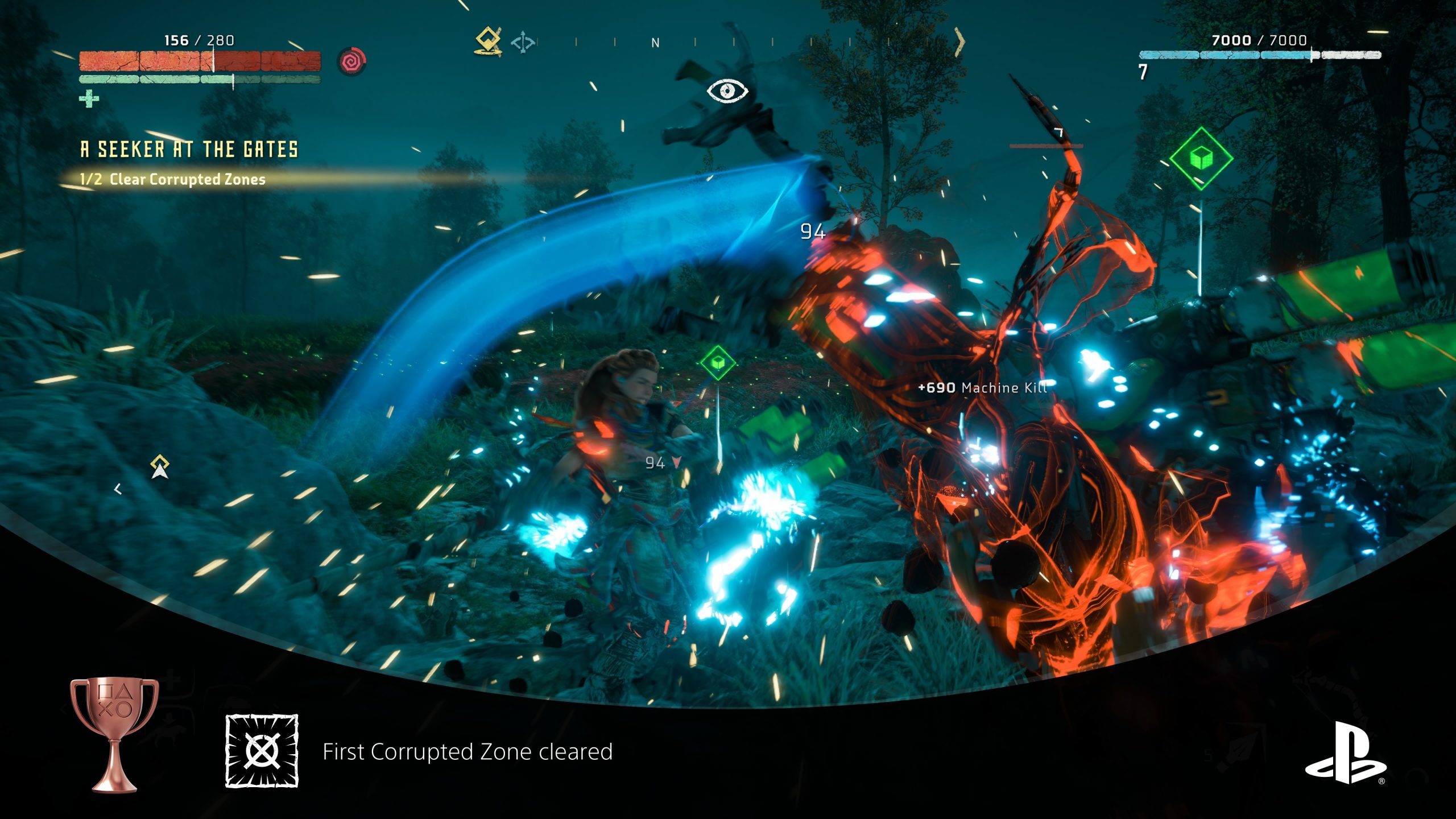
Task: Select the grey-blue marker icon on the compass
Action: [522, 43]
